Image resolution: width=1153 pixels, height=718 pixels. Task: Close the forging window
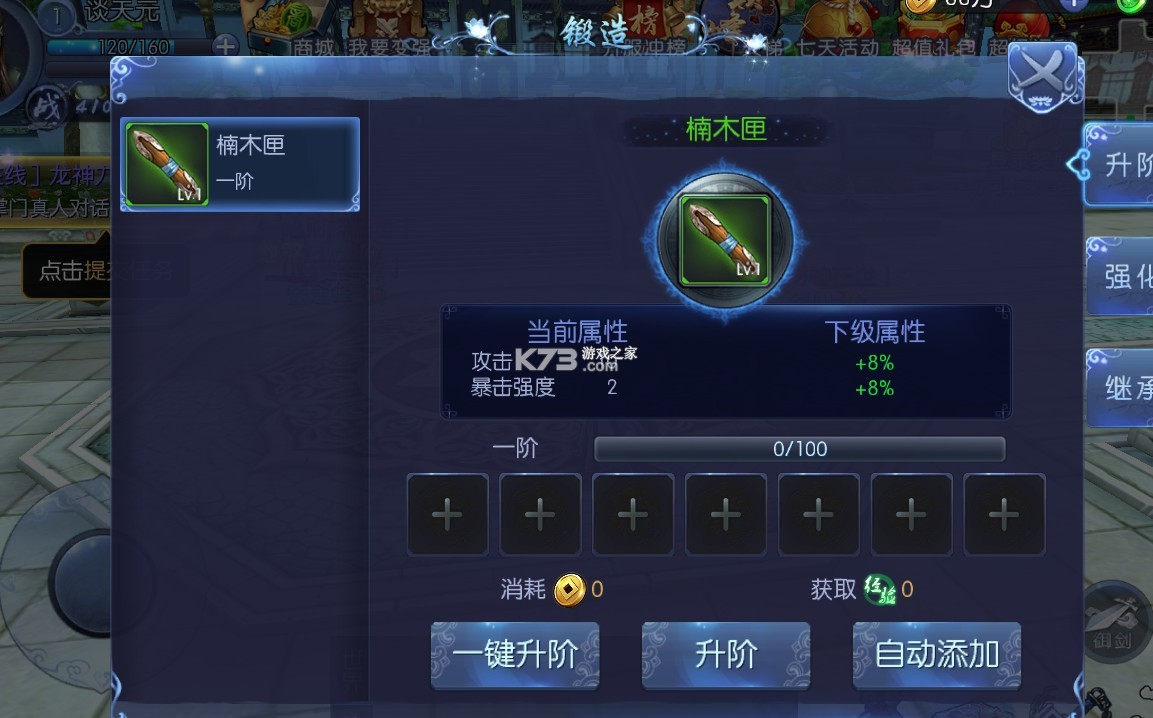(x=1042, y=75)
